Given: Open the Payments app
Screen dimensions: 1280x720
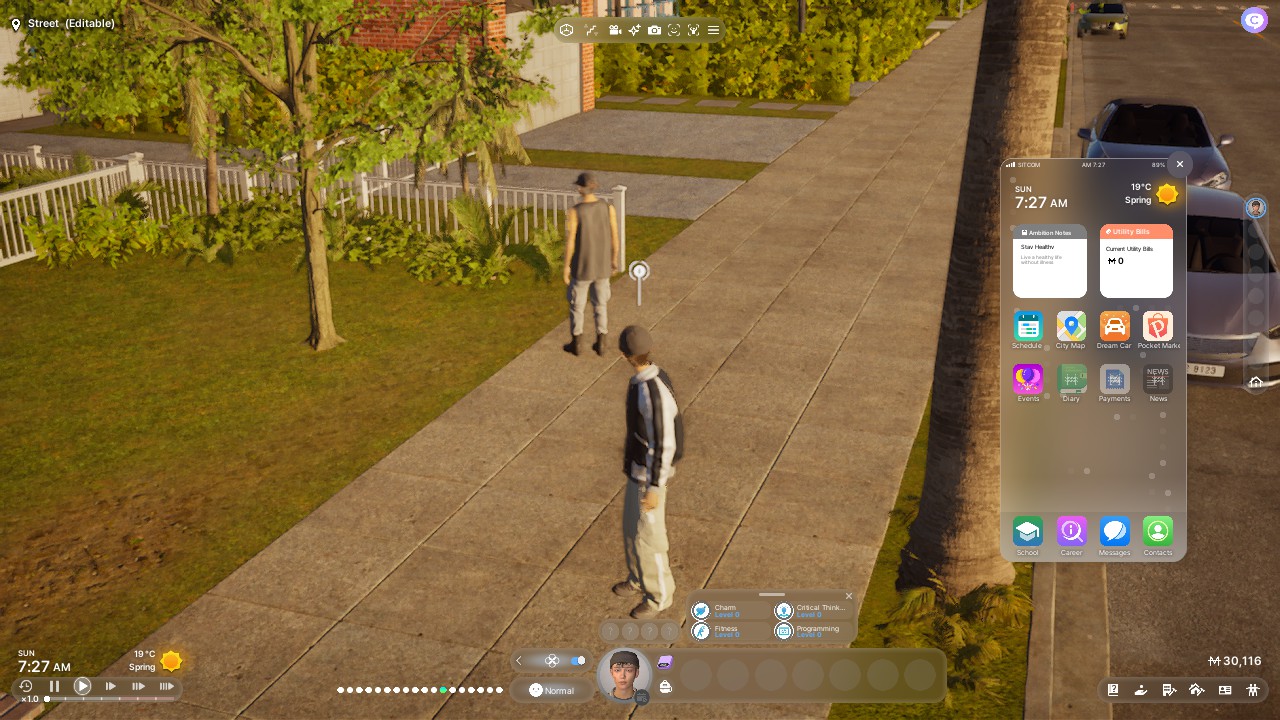Looking at the screenshot, I should [x=1114, y=379].
